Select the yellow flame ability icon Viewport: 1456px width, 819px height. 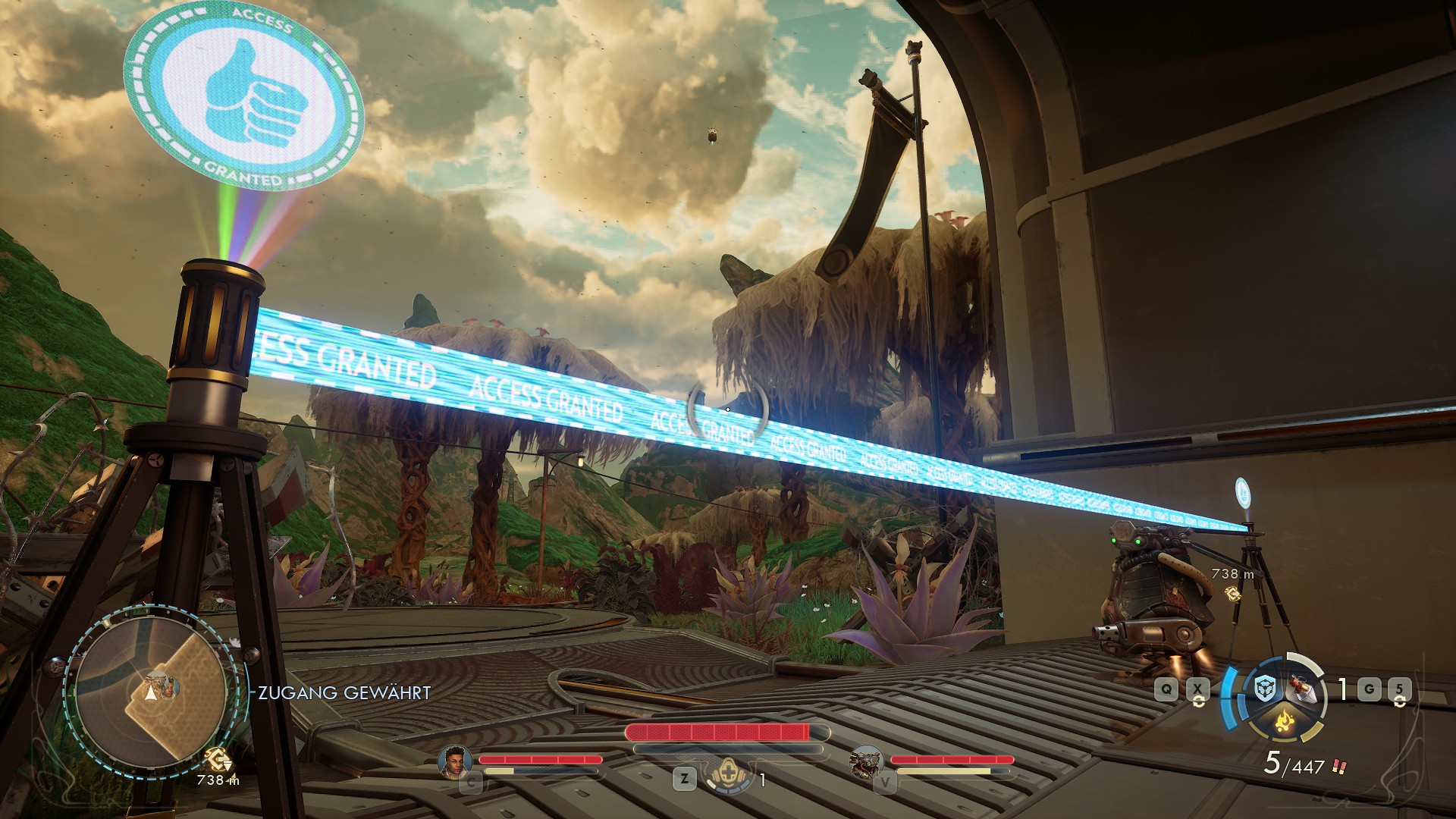pyautogui.click(x=1283, y=720)
